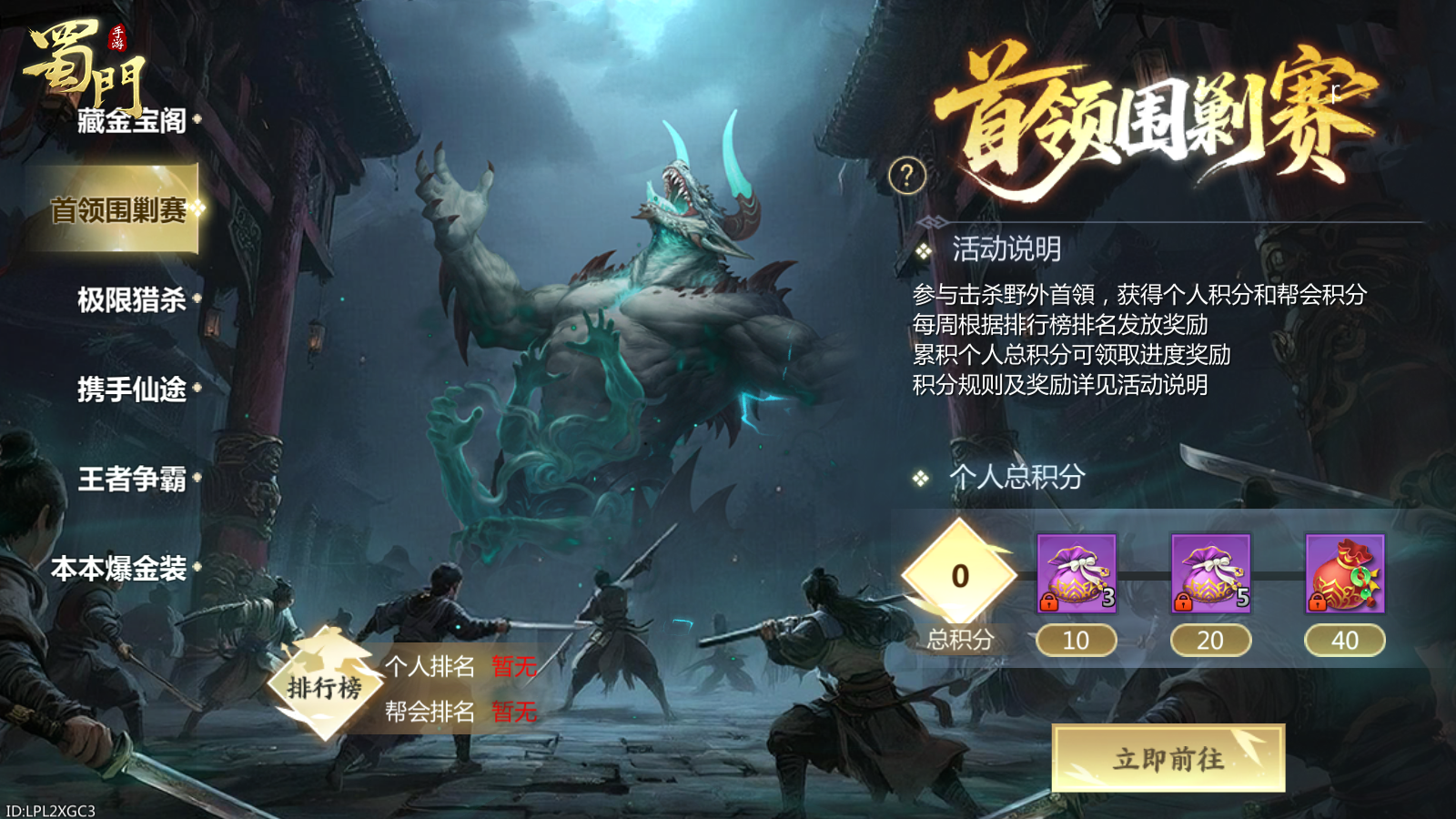Claim the first purple reward bag at 10 points
Screen dimensions: 1456x819
click(x=1076, y=573)
